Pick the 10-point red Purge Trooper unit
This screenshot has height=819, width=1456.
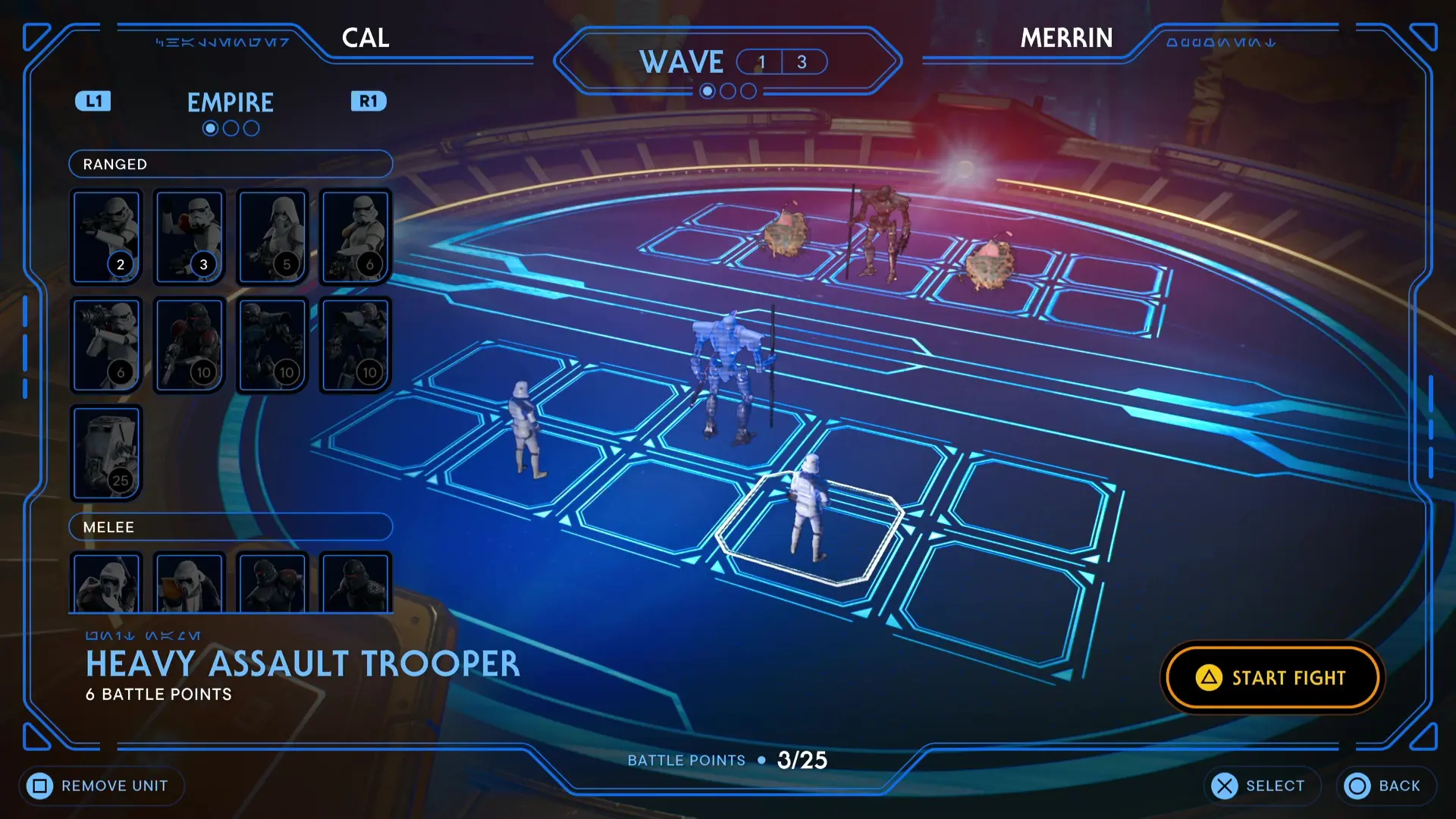189,345
